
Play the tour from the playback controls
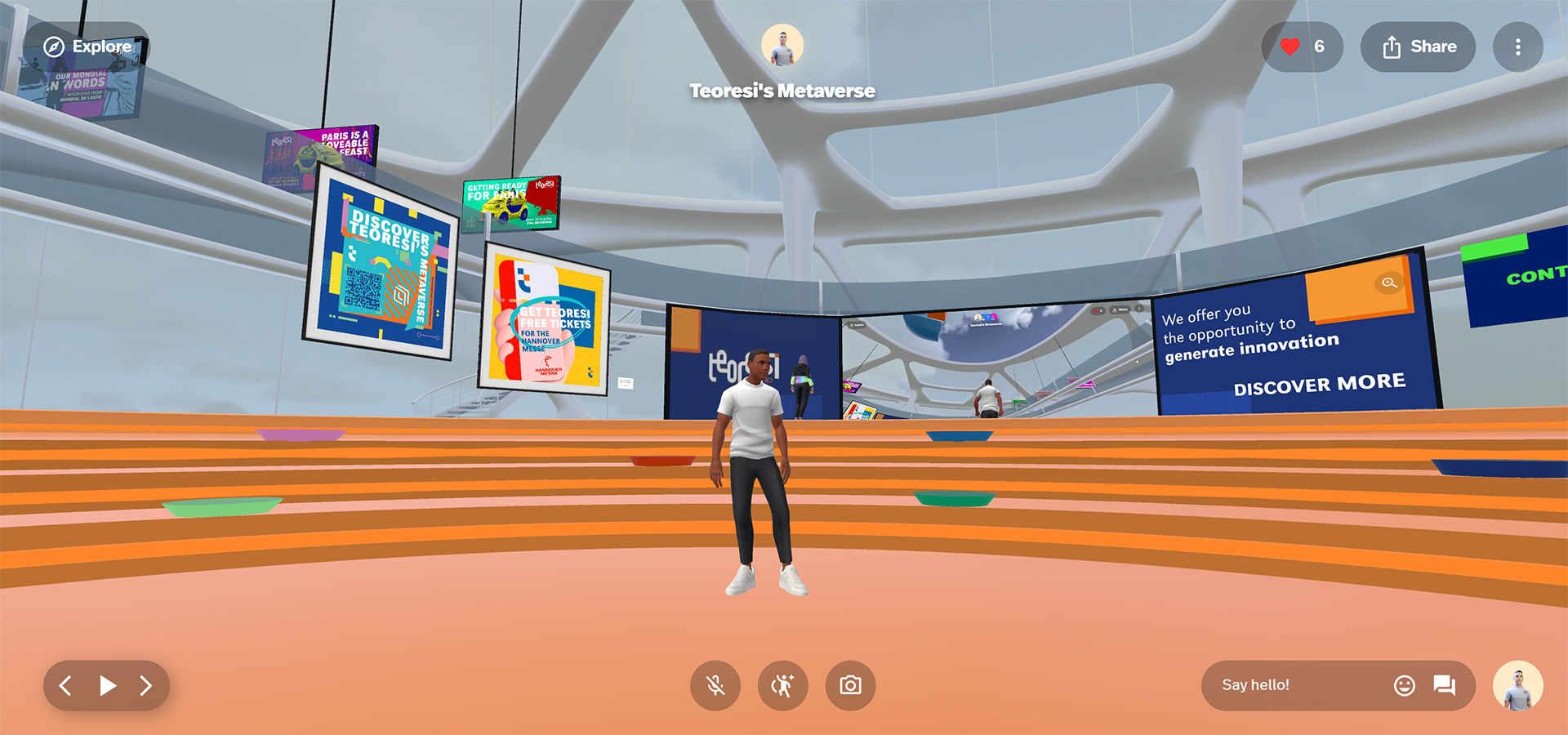tap(106, 686)
